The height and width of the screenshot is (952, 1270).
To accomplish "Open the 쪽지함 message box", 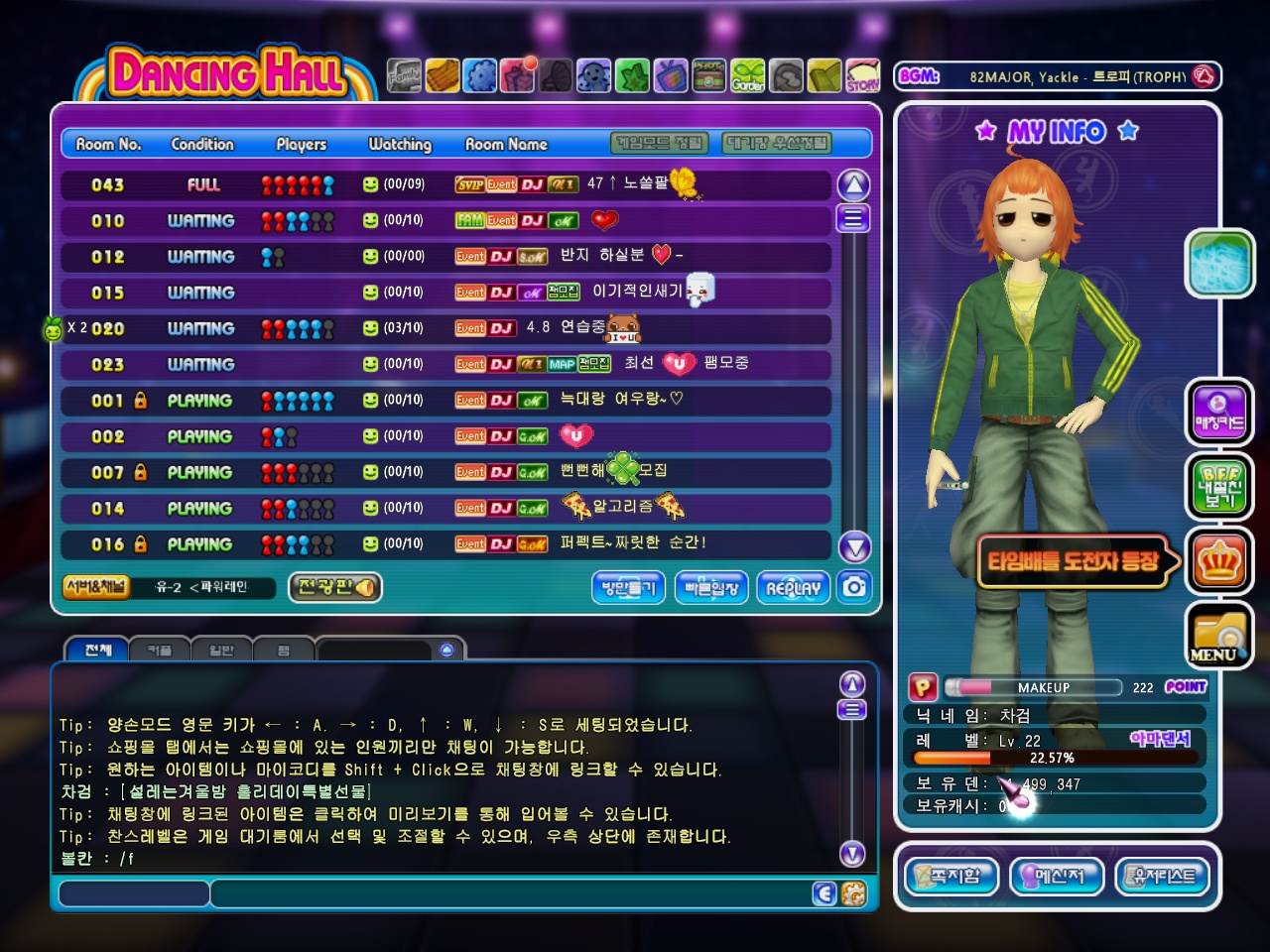I will click(x=951, y=877).
